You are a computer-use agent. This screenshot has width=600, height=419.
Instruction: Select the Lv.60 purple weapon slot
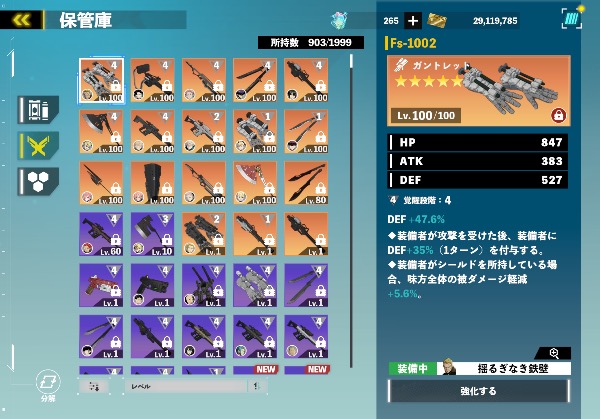[101, 233]
